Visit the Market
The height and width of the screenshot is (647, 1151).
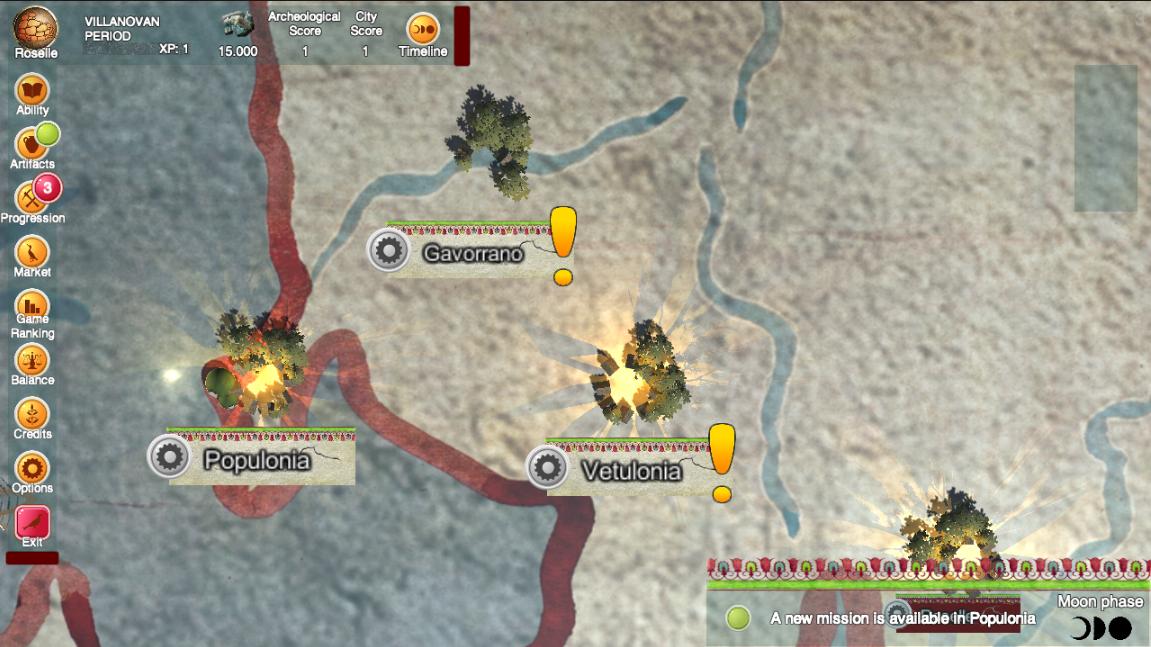[x=32, y=252]
